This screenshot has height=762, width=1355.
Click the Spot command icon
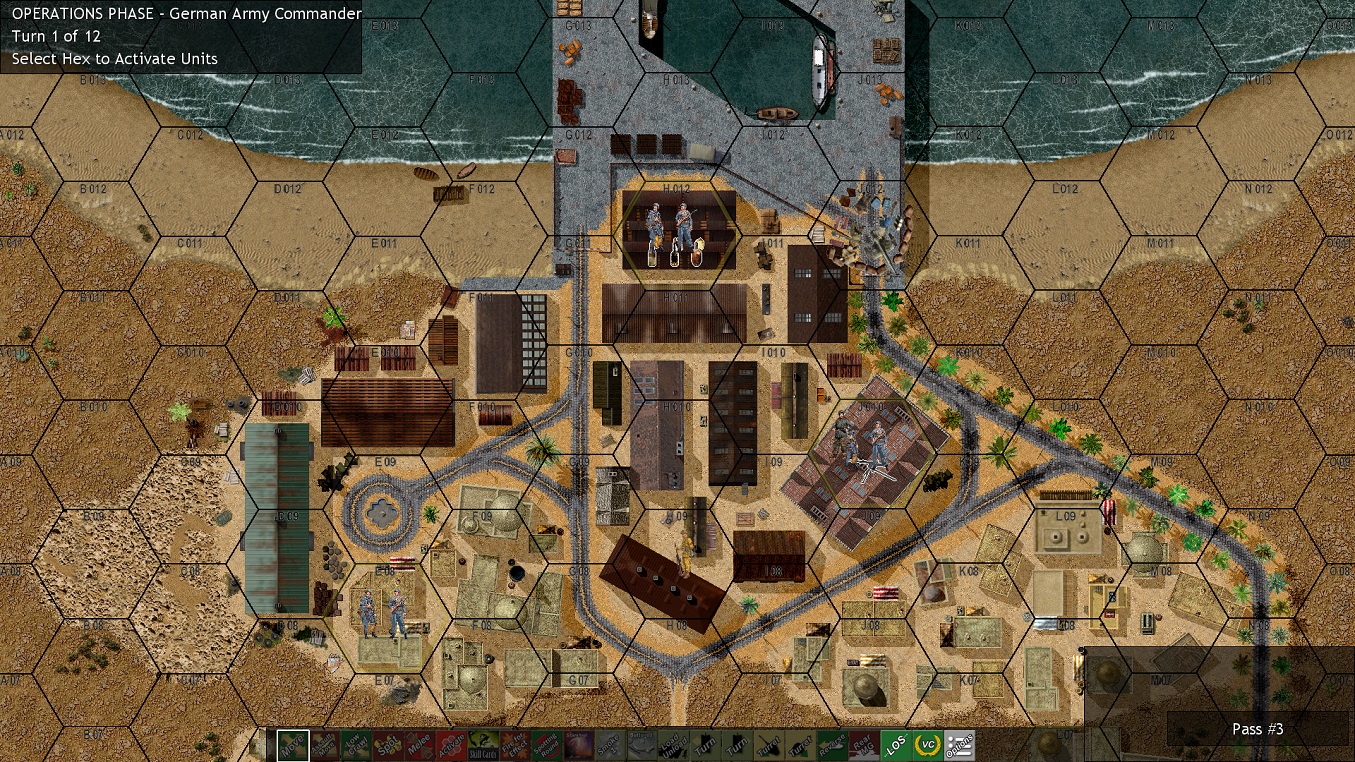point(388,745)
